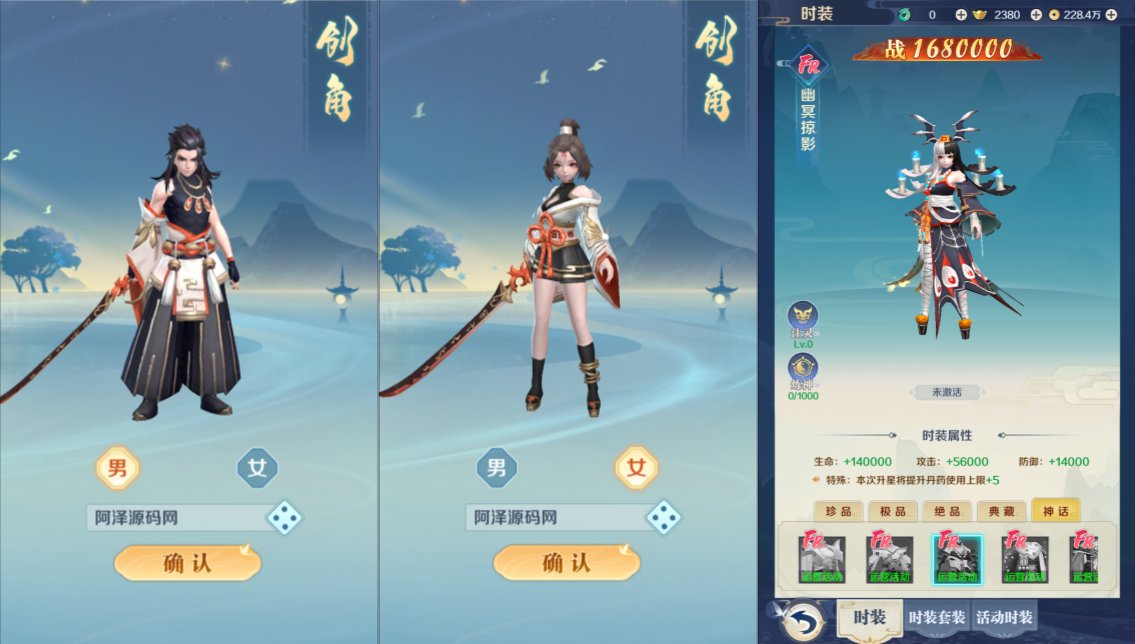Tap the plus beside the 2380 ingot balance
The width and height of the screenshot is (1135, 644).
[1036, 15]
